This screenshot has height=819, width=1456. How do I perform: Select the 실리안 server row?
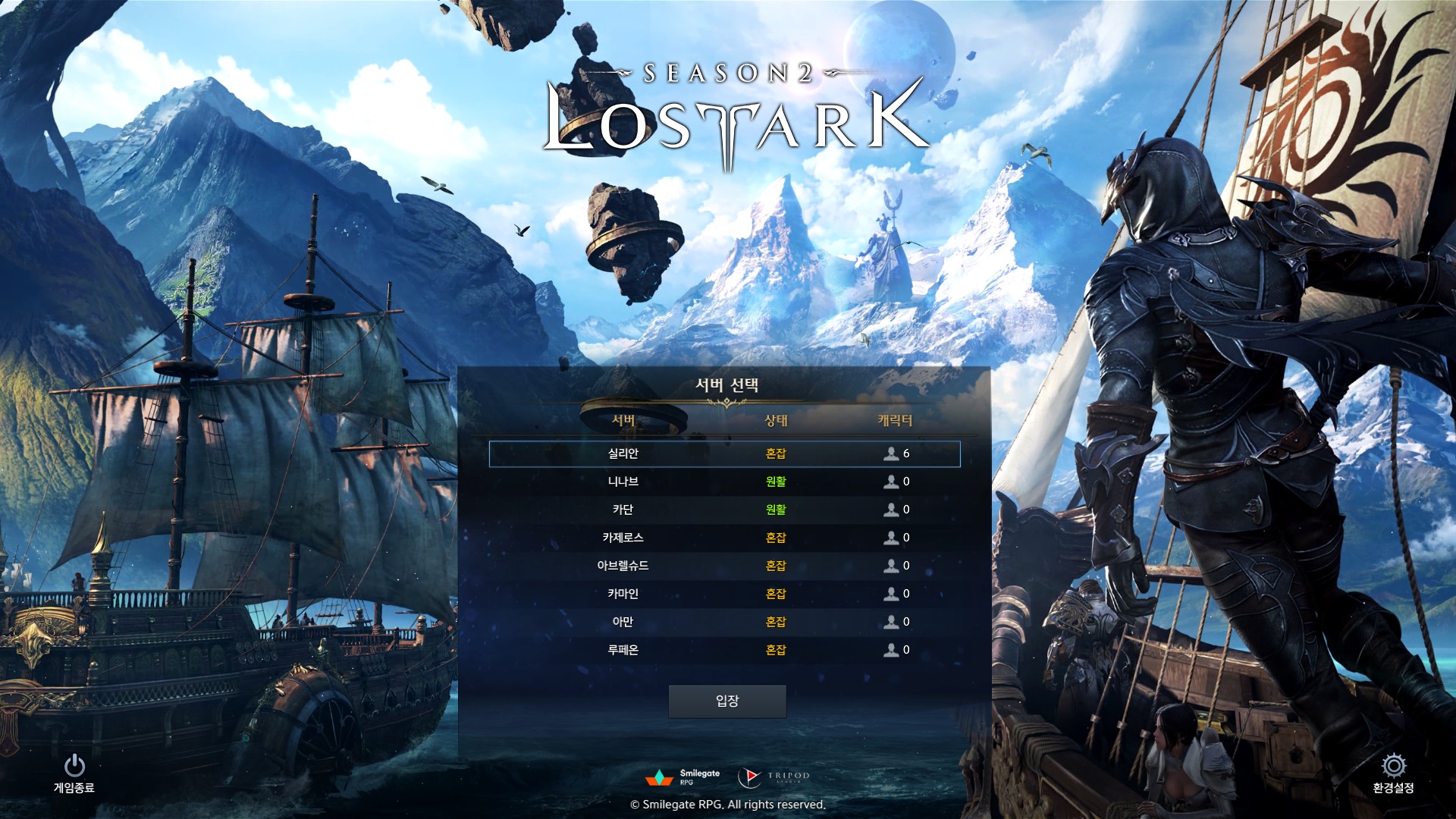(x=724, y=453)
